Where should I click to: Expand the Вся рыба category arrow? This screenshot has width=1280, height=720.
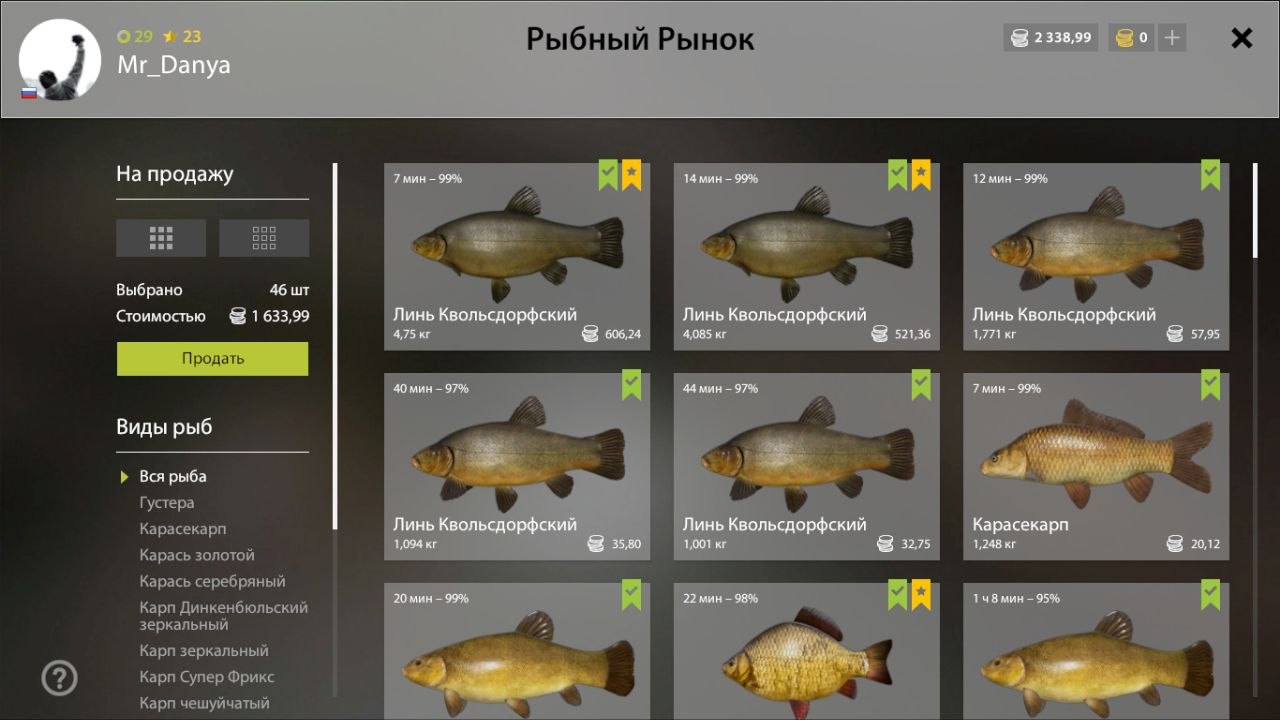124,476
